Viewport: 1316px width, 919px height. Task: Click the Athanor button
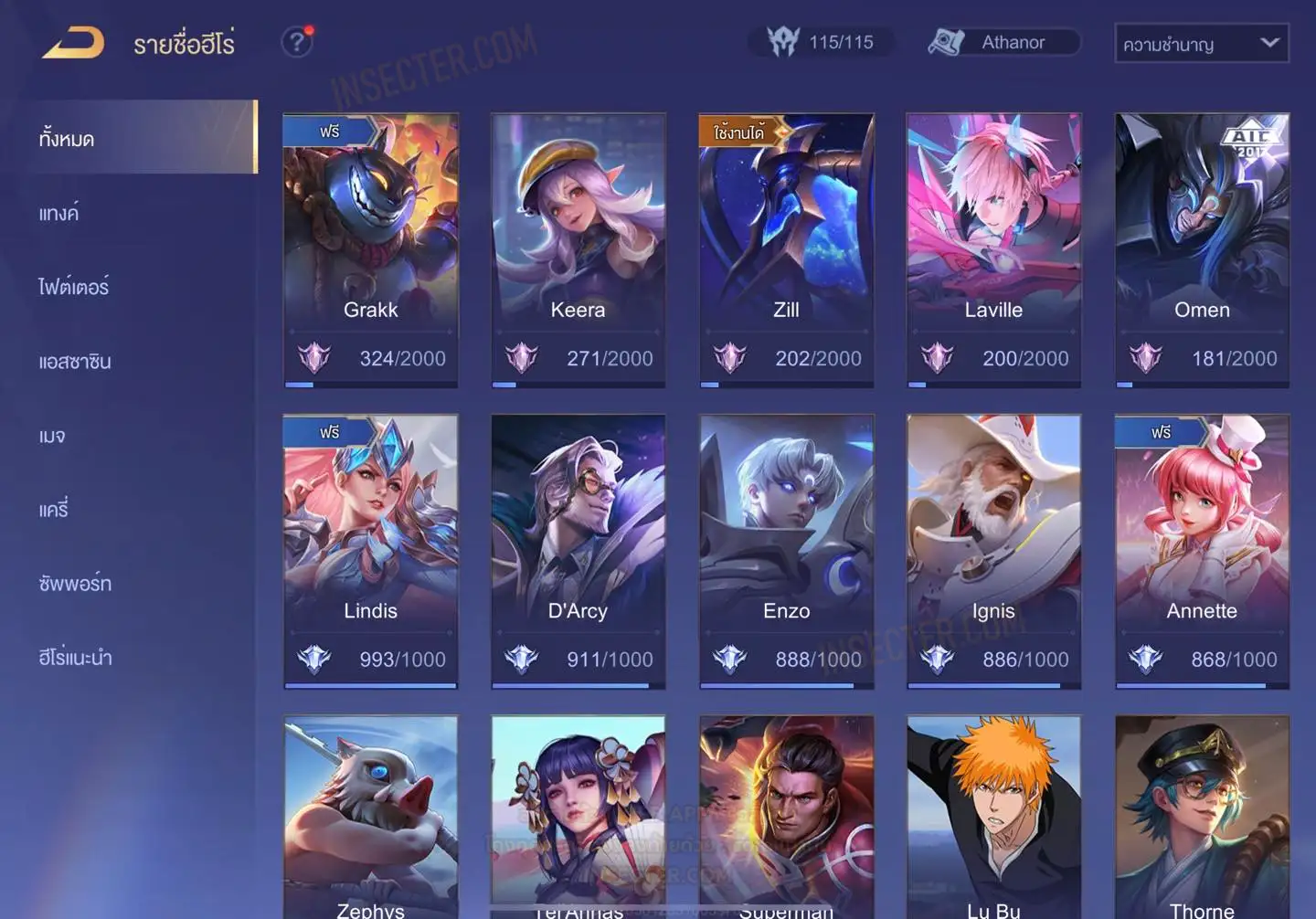pyautogui.click(x=1003, y=42)
